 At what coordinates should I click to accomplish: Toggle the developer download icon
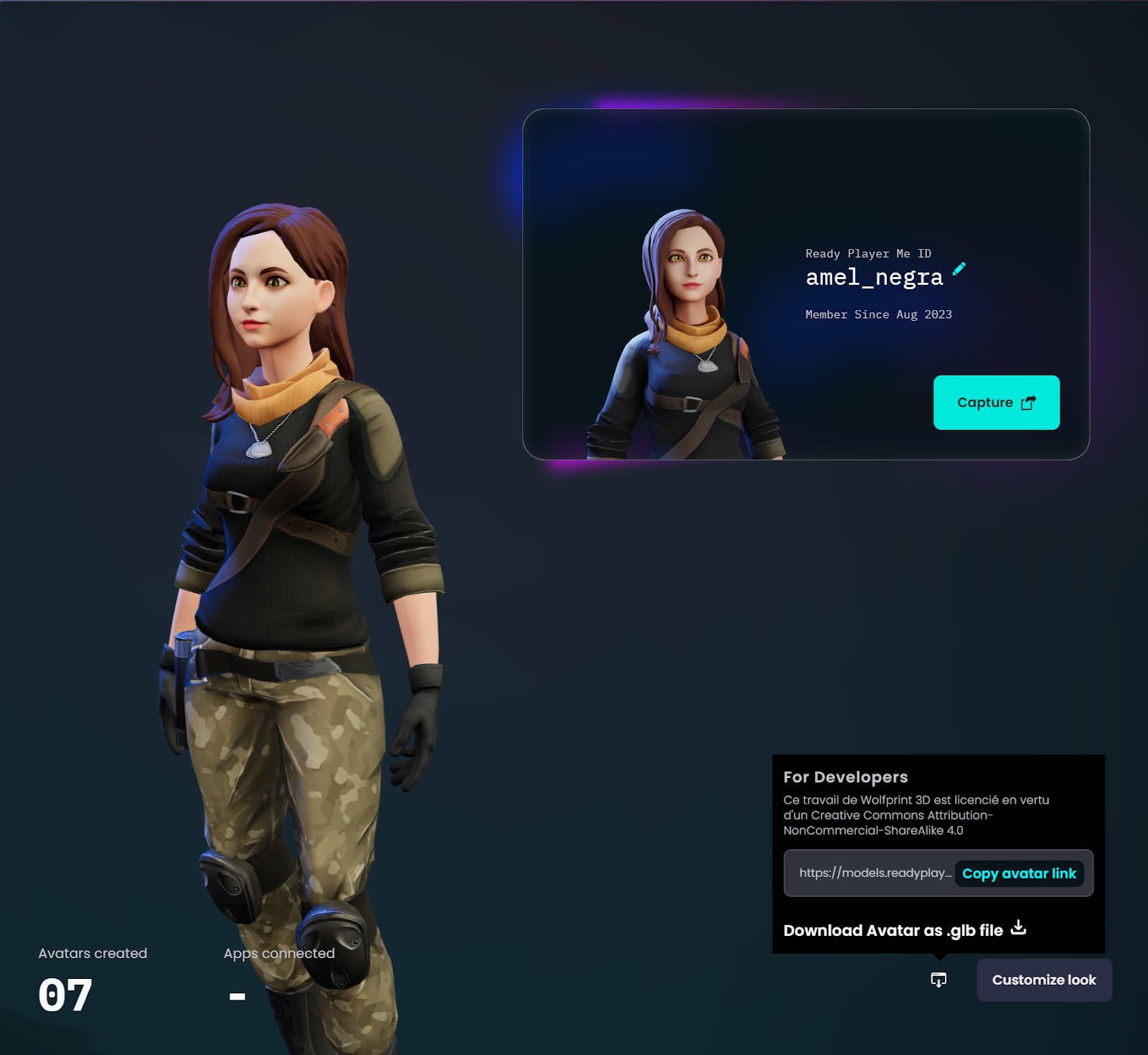[938, 980]
